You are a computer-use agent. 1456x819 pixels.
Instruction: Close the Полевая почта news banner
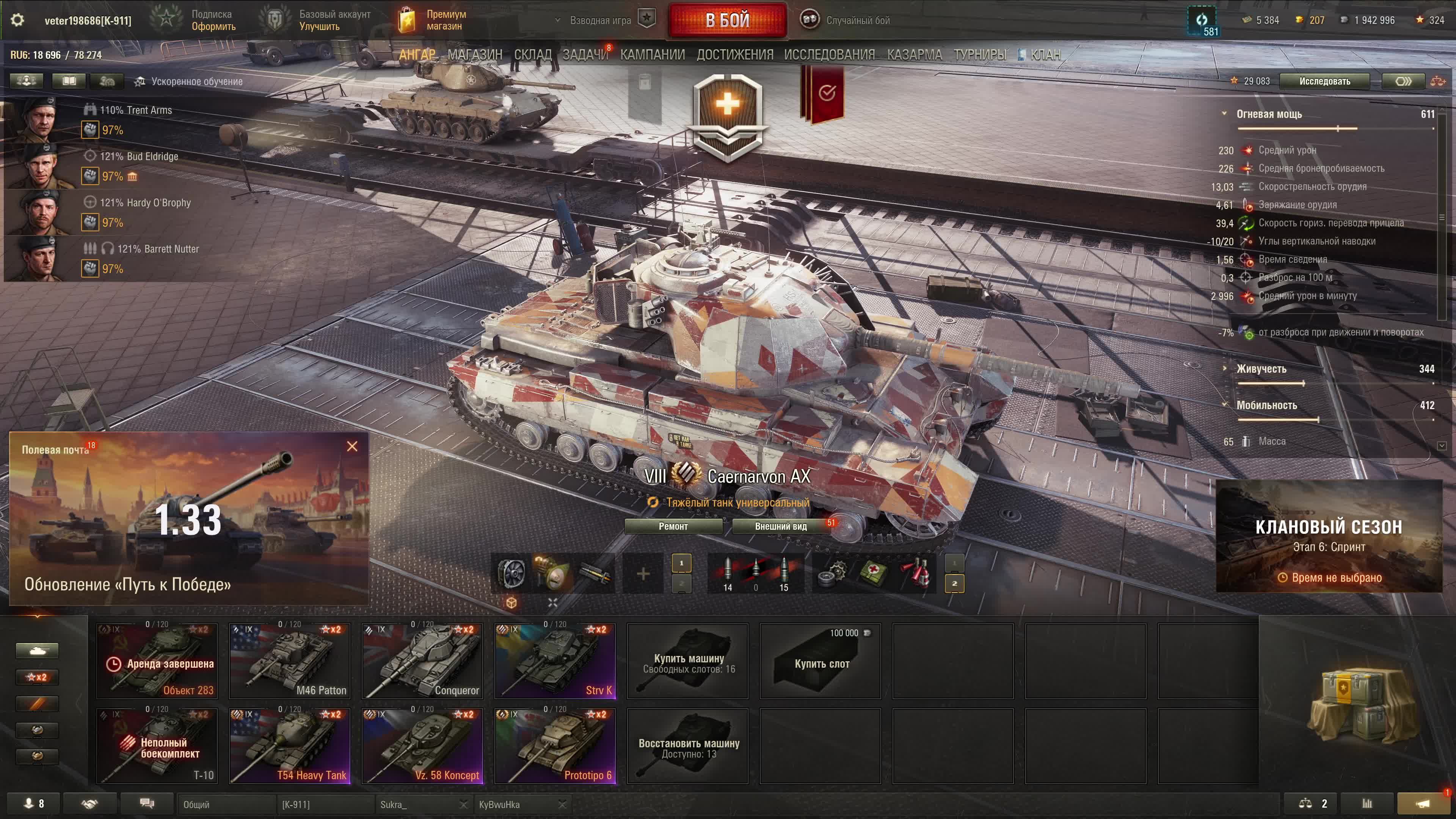click(351, 447)
